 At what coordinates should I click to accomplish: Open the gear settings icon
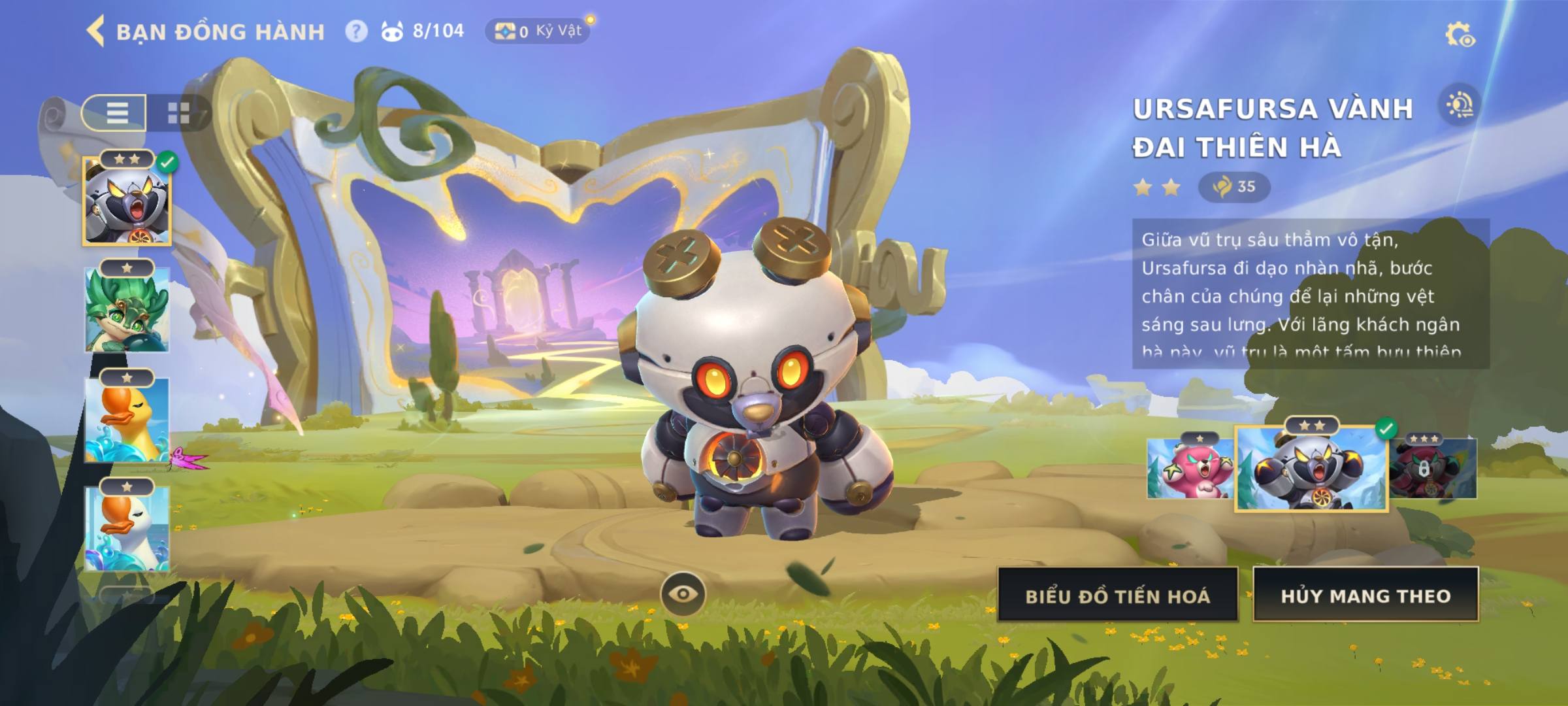(x=1459, y=35)
